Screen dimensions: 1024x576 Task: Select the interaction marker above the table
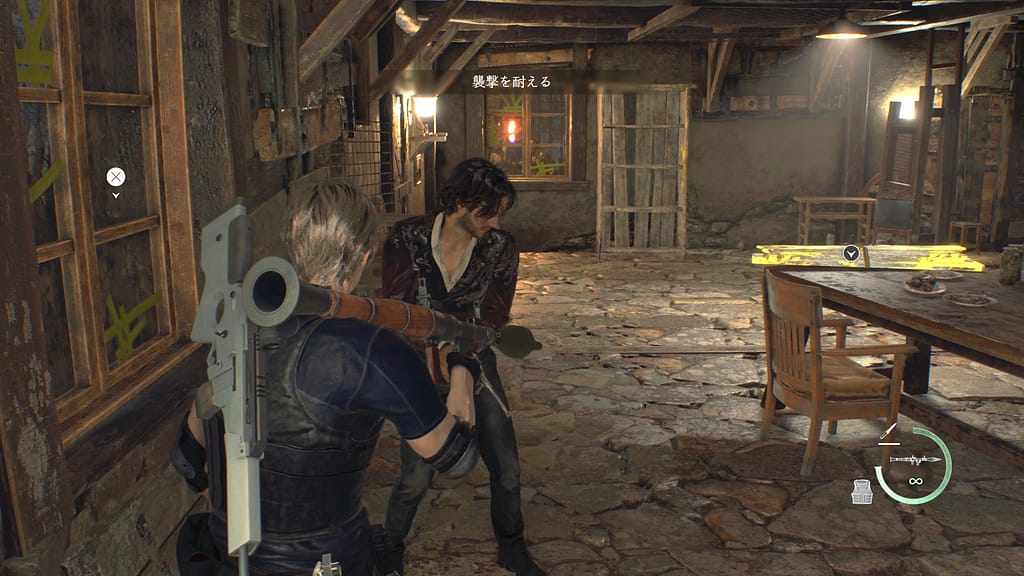[851, 253]
